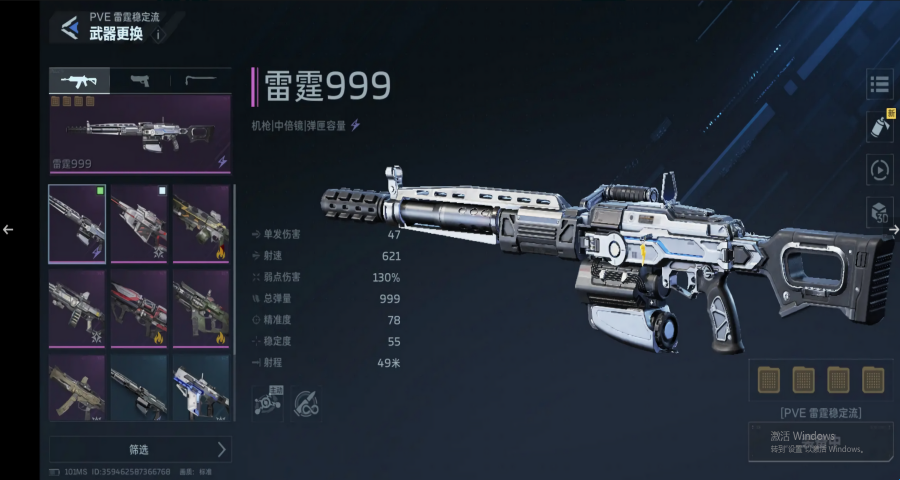Switch to the pistol weapon tab

click(x=140, y=80)
